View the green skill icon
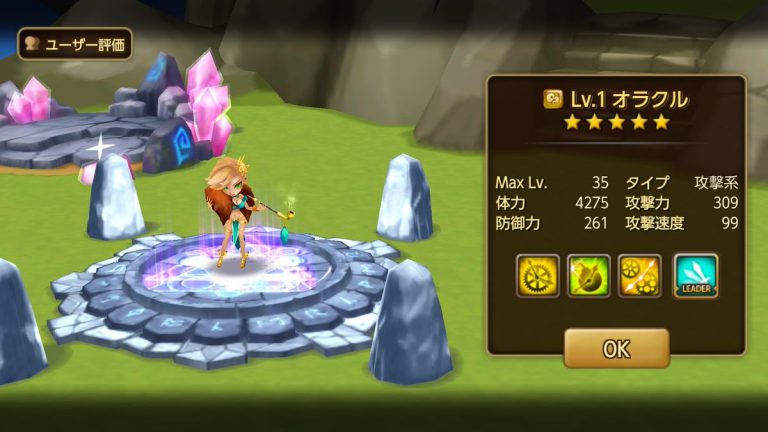 [x=589, y=276]
